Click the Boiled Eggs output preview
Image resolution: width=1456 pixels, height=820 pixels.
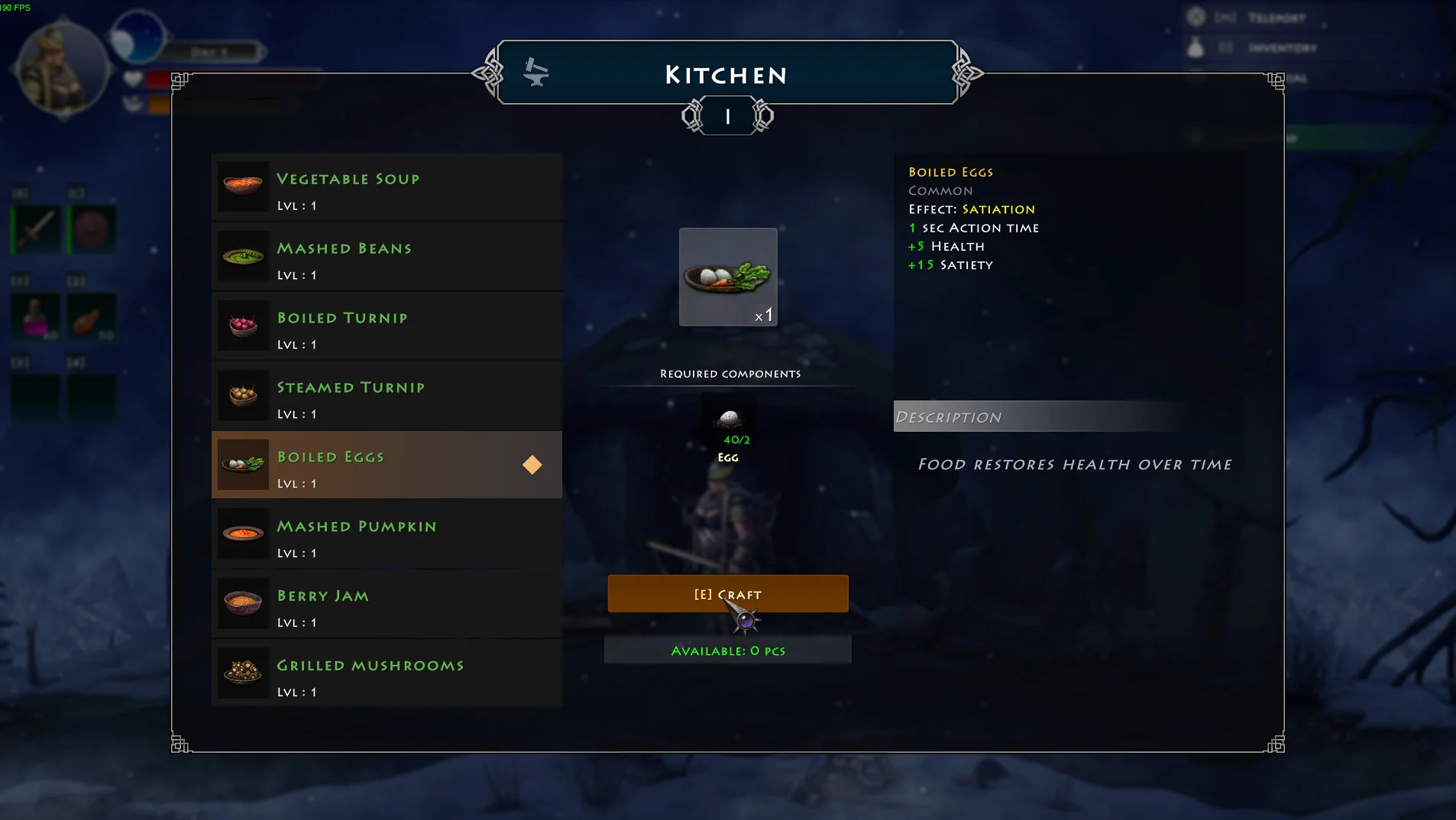pos(728,277)
